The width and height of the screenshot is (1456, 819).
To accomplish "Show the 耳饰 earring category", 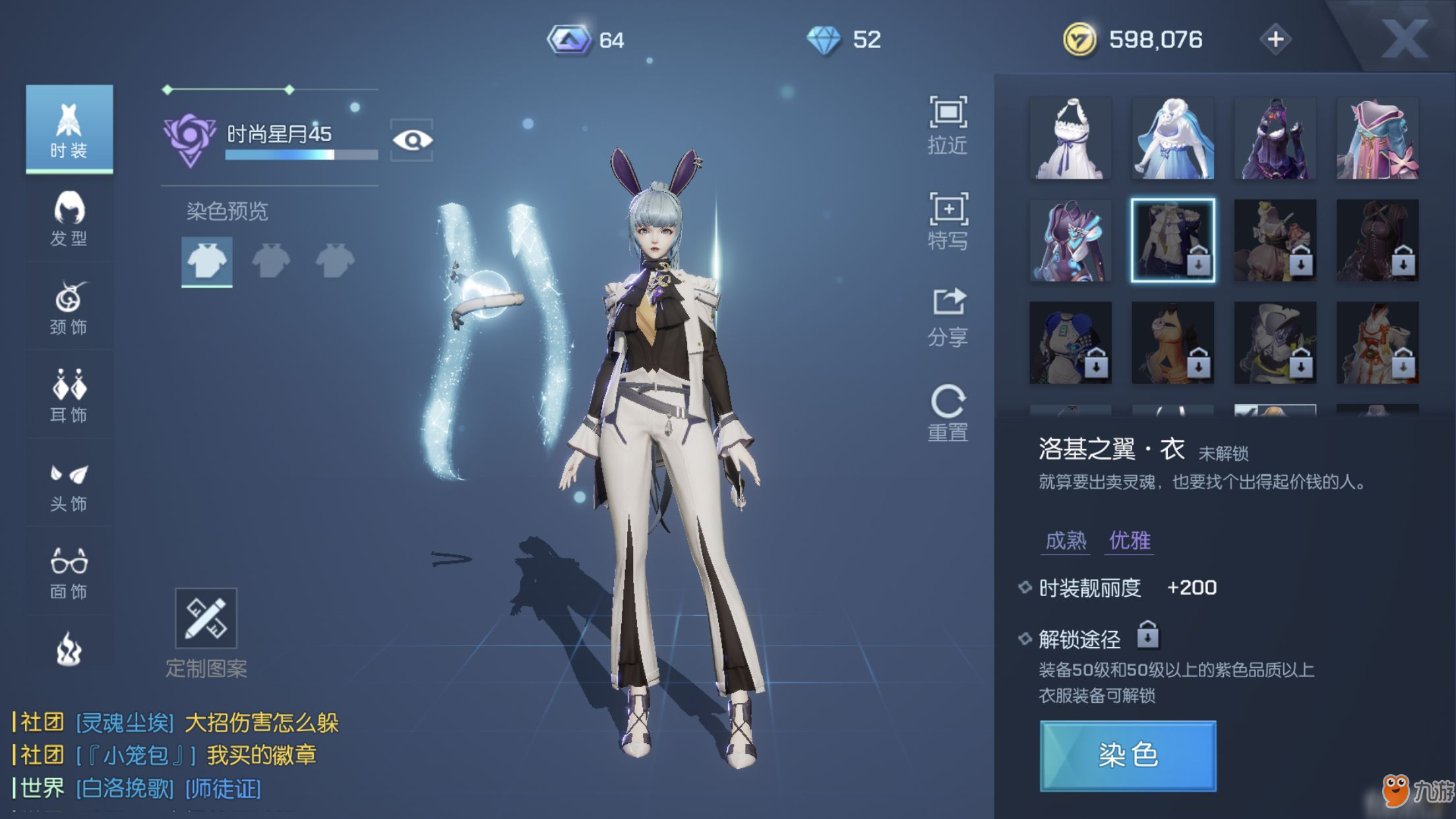I will (69, 396).
